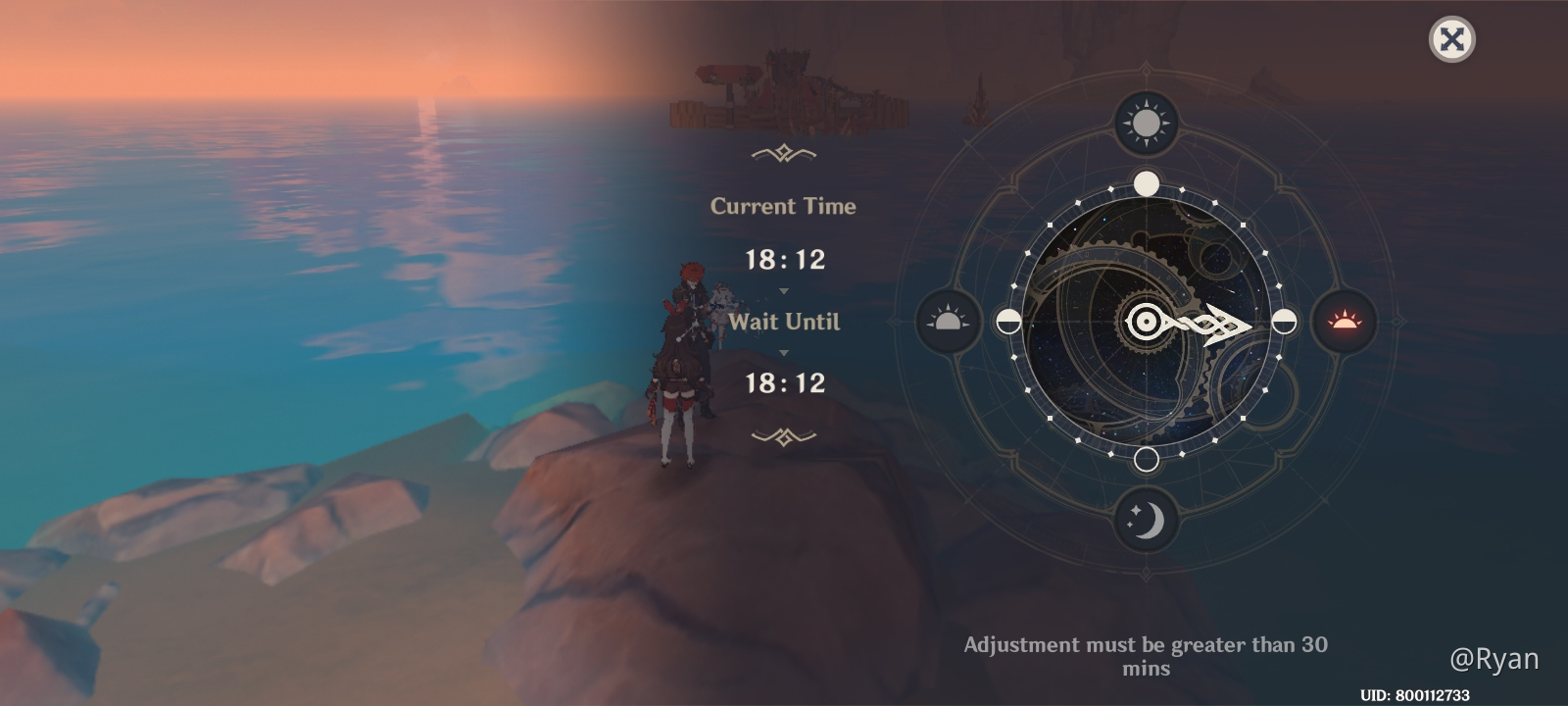Select the noon sun icon on the dial
This screenshot has width=1568, height=706.
coord(1147,125)
